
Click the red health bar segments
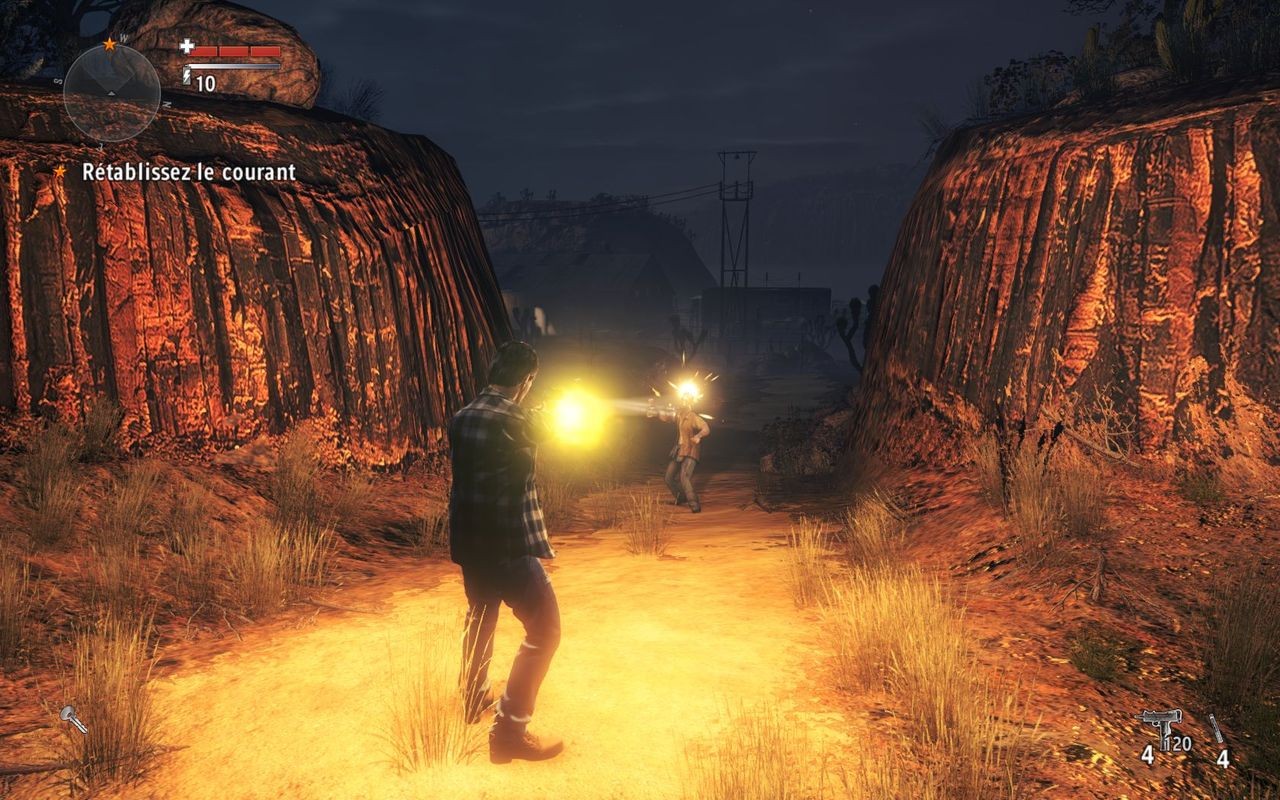[x=236, y=51]
